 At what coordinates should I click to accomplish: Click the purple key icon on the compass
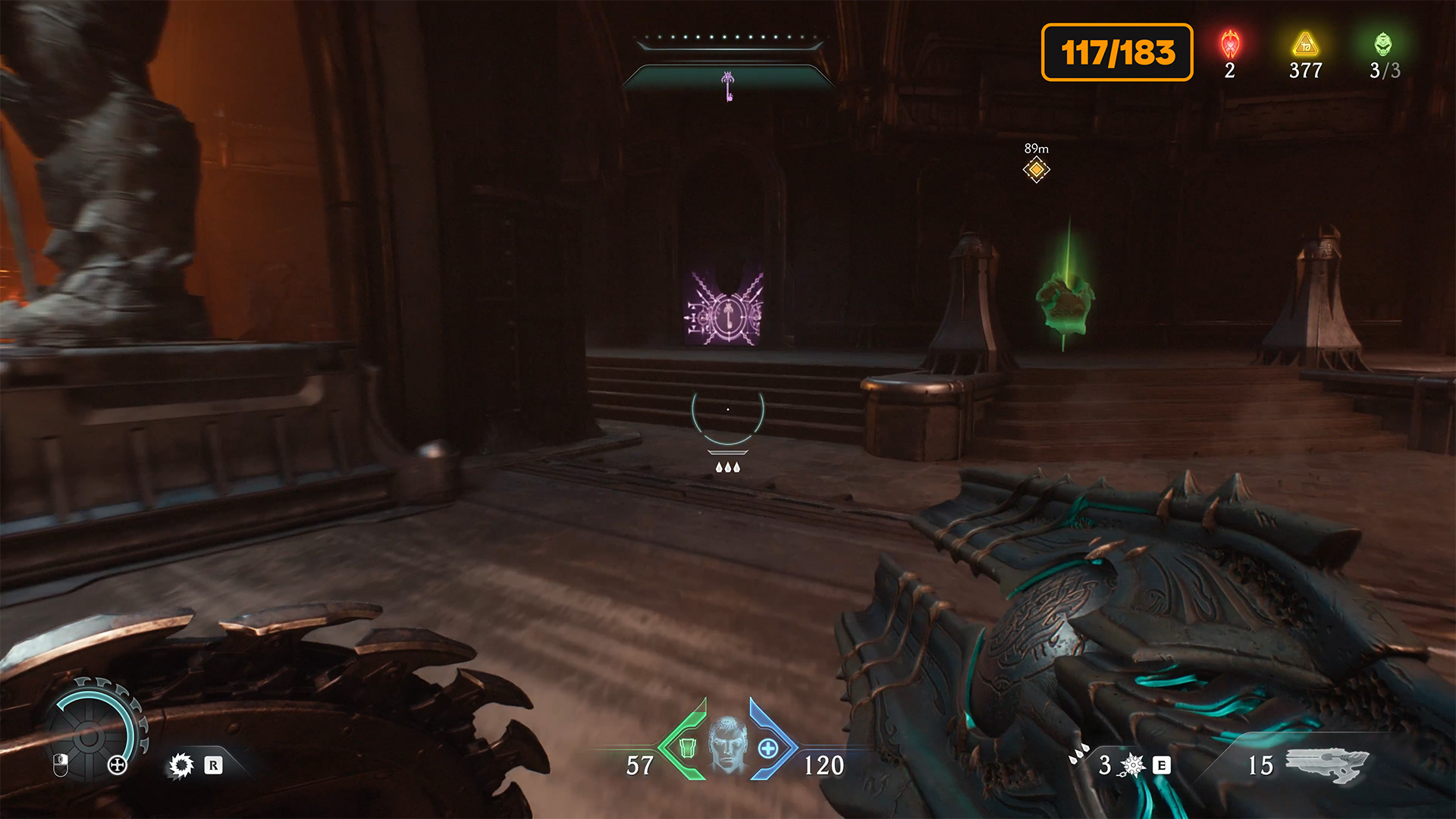click(728, 86)
